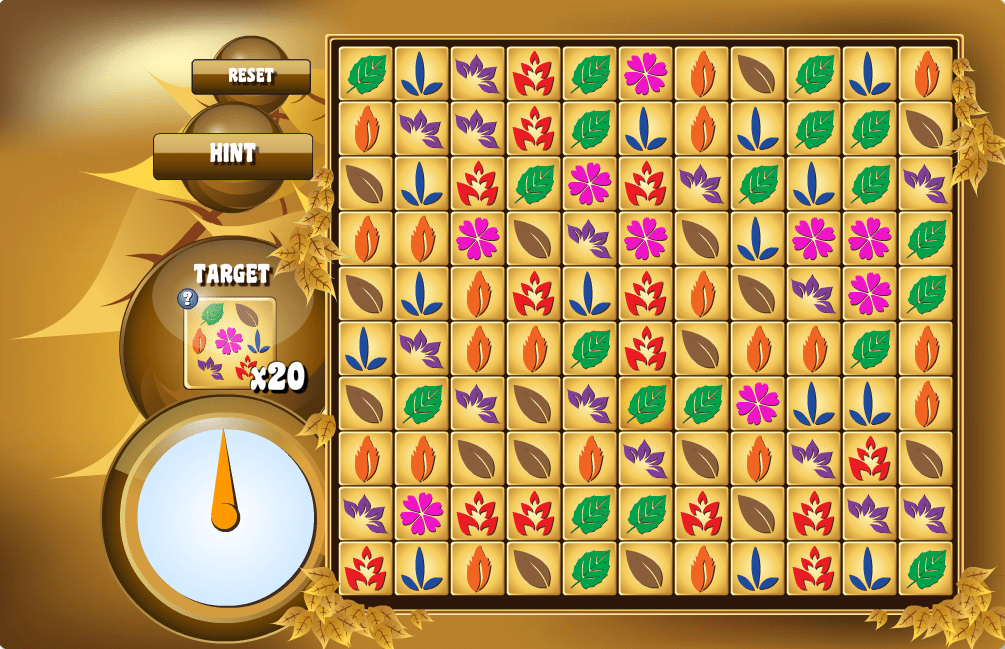
Task: Click the RESET button
Action: pos(251,76)
